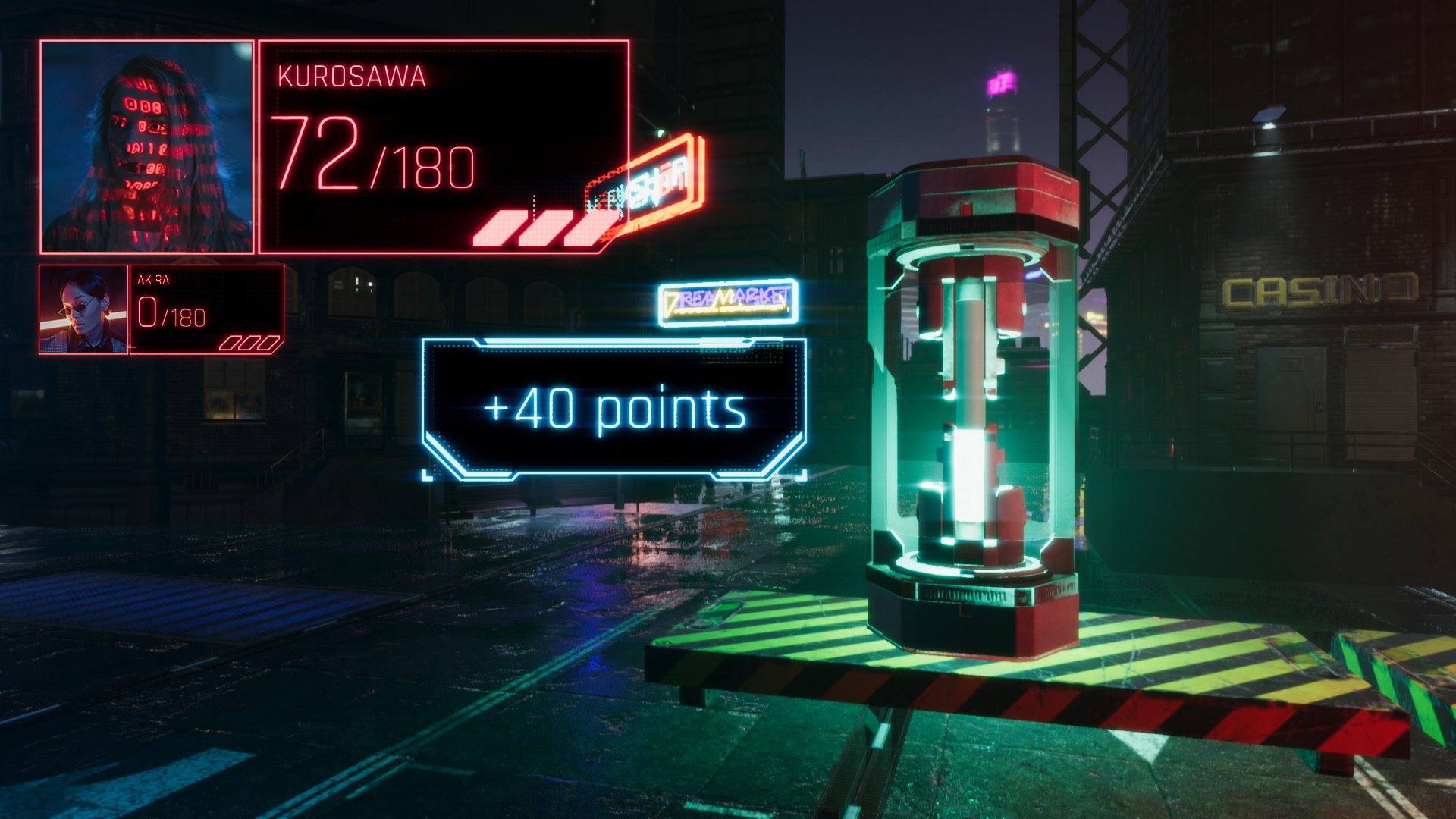
Task: Choose the Akira score panel
Action: (206, 309)
